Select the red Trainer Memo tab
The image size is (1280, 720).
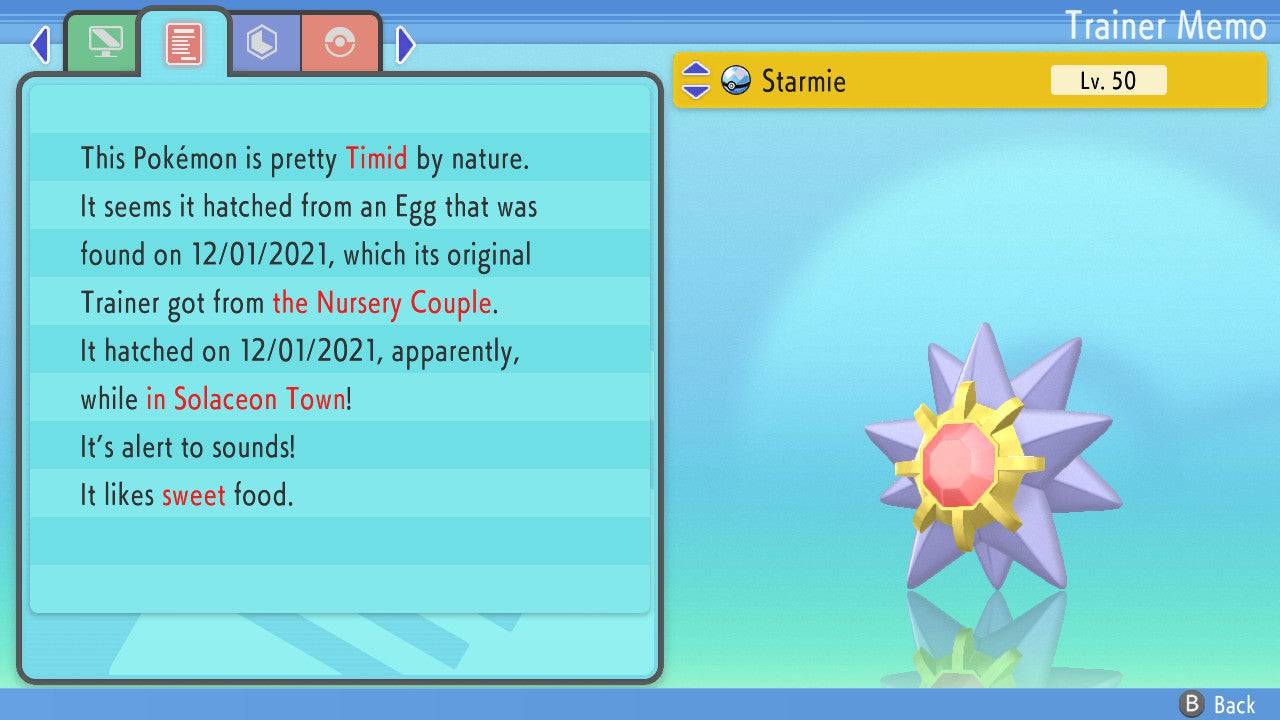(184, 43)
